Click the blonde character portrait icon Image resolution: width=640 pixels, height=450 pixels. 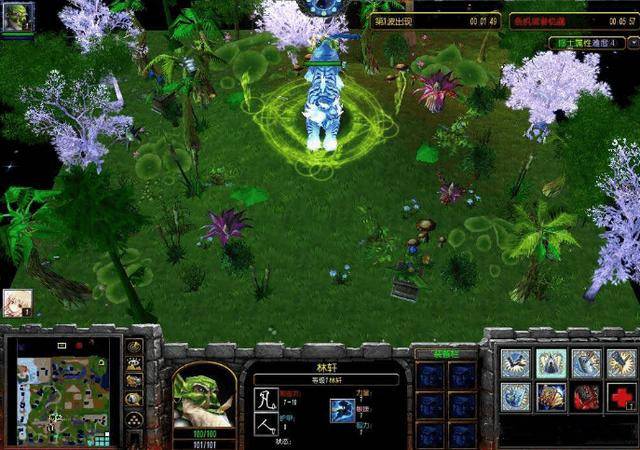16,303
